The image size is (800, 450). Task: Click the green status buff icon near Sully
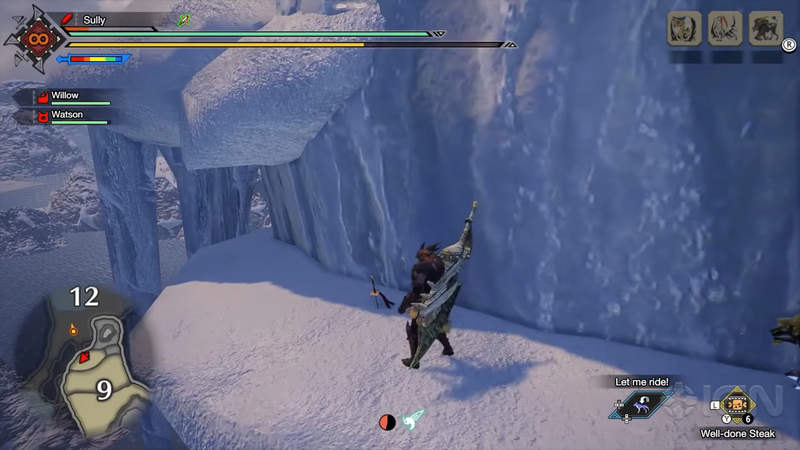pos(184,19)
